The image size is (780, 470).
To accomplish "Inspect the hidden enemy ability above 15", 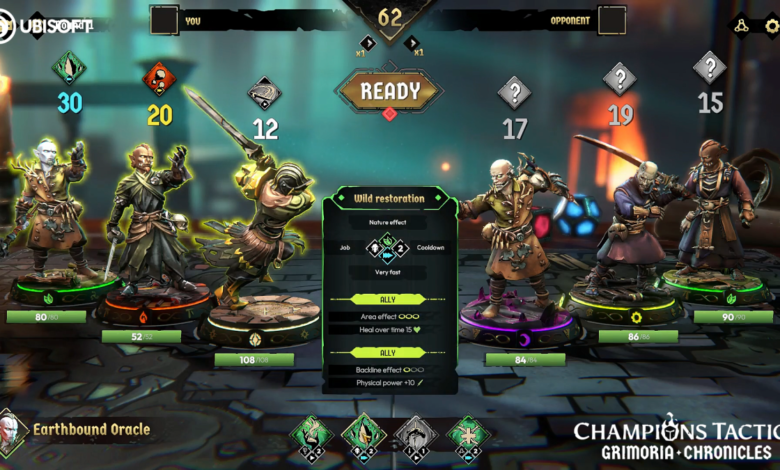I will point(710,68).
